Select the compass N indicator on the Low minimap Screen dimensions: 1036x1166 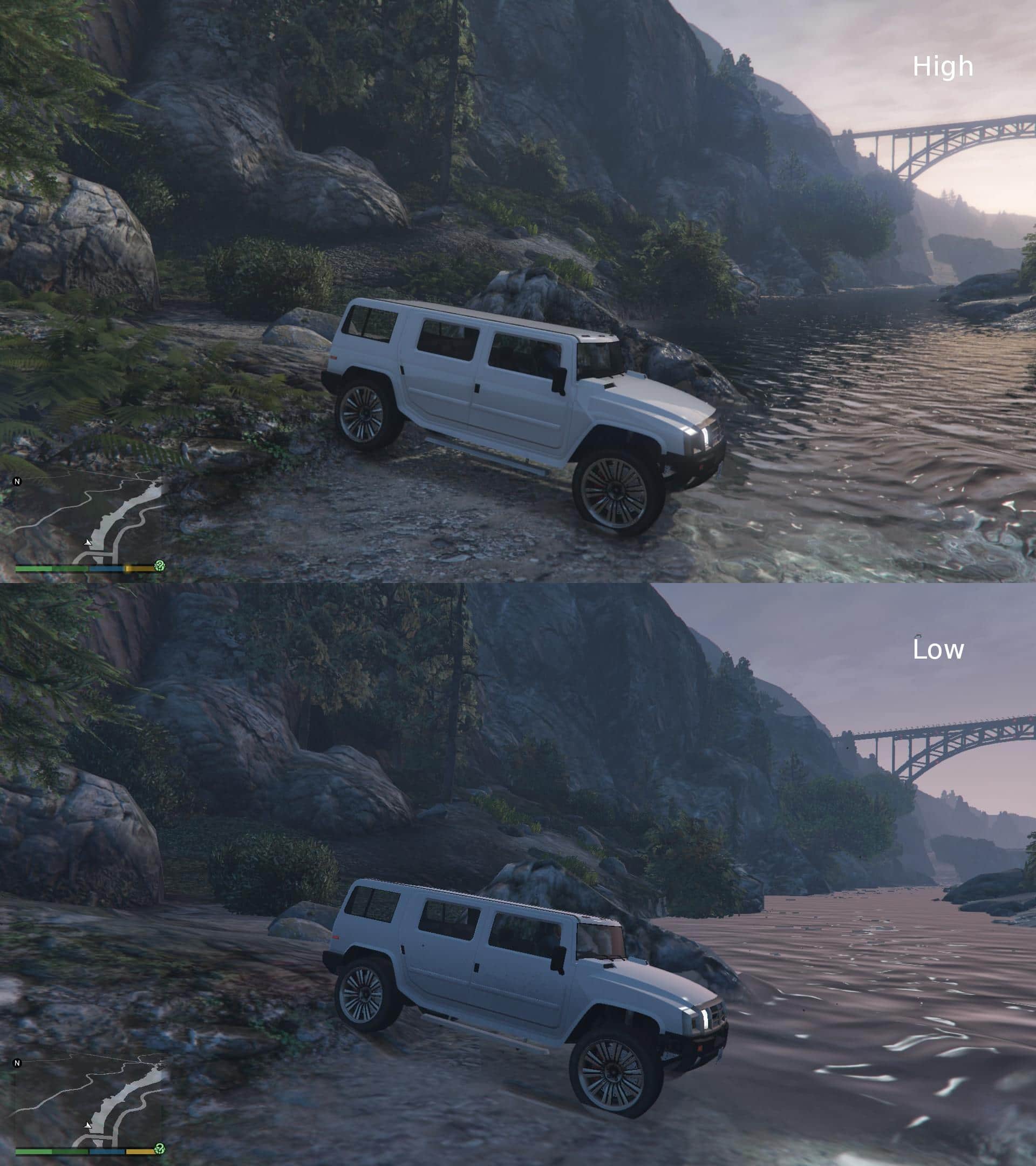click(17, 1063)
